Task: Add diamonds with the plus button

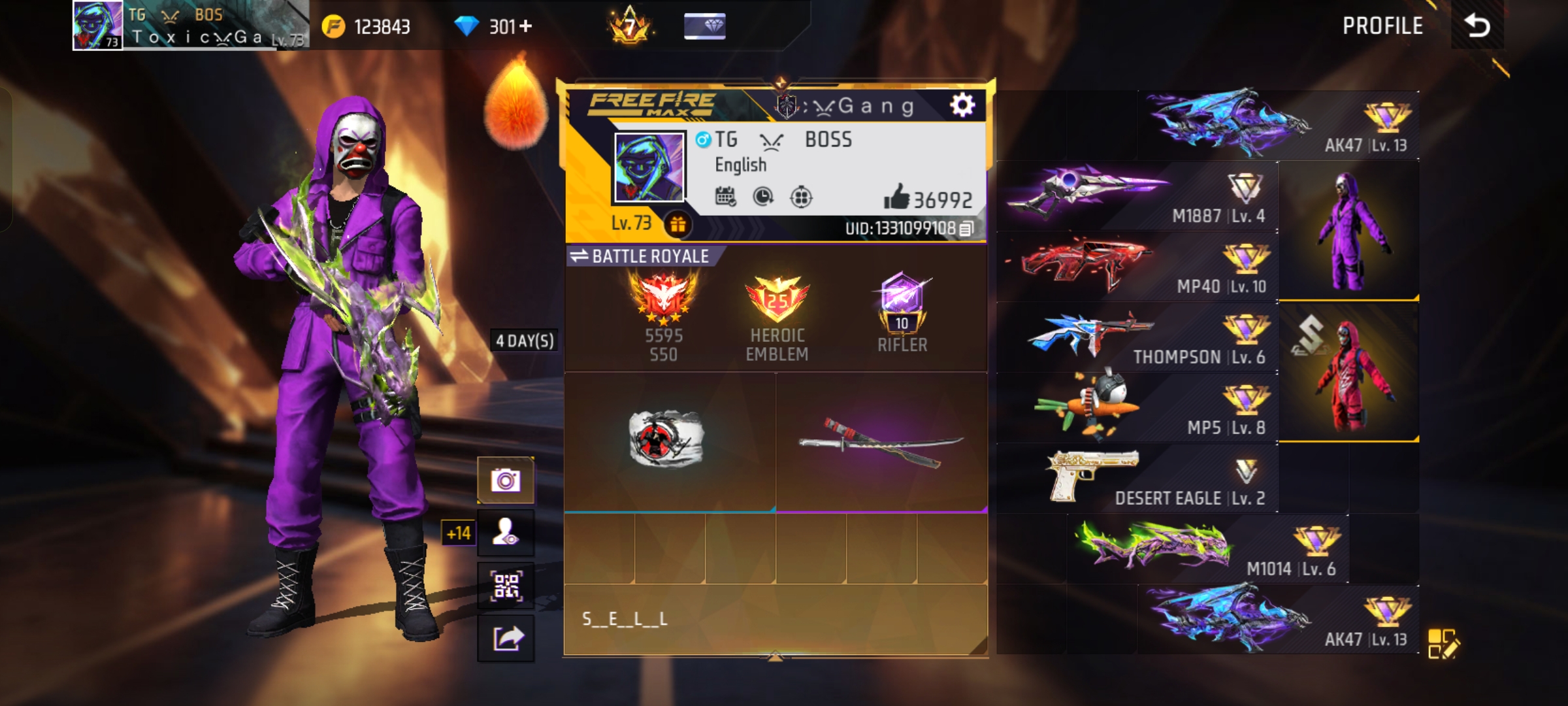Action: [x=526, y=26]
